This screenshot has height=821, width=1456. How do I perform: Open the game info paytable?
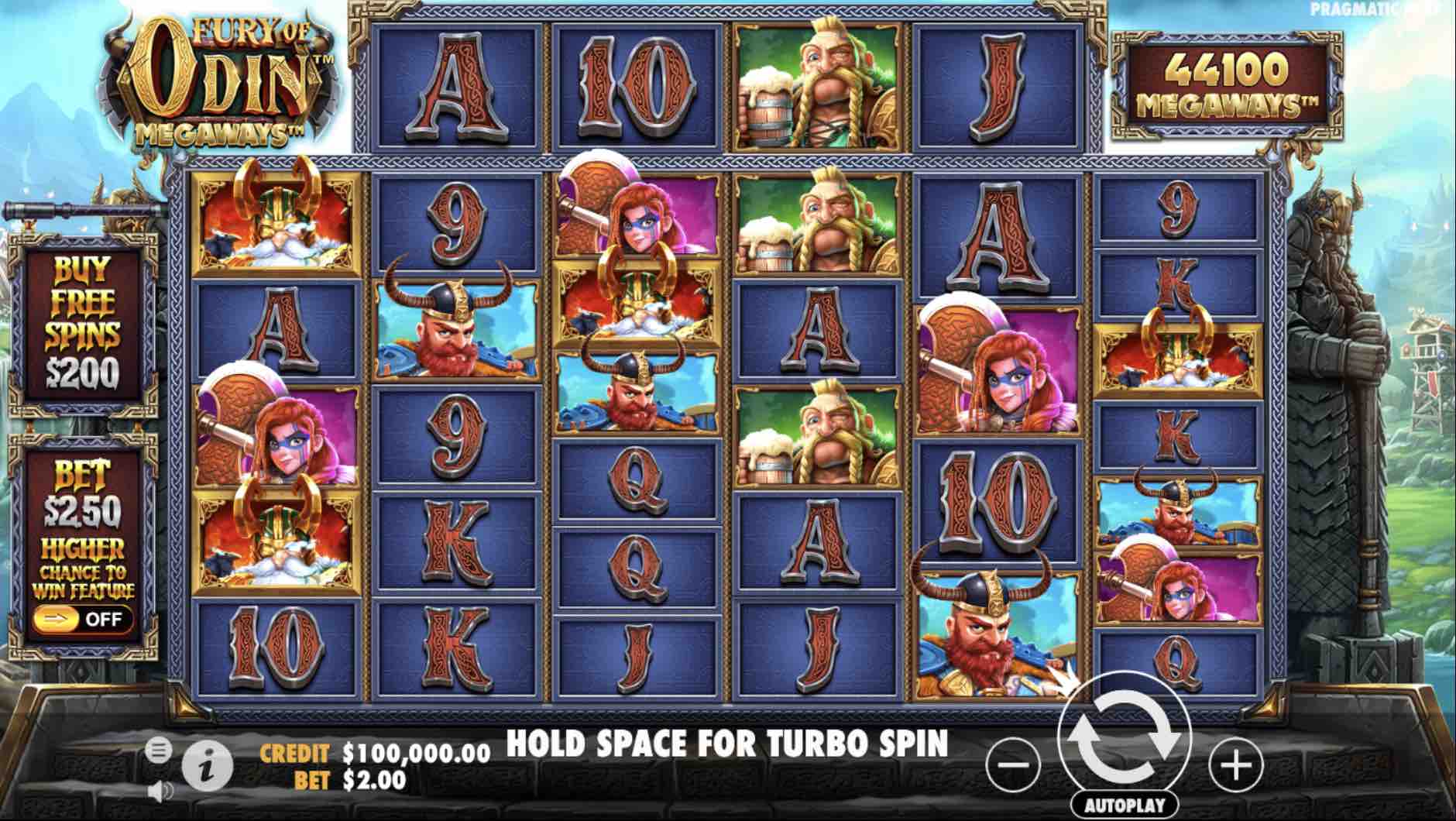pos(207,767)
